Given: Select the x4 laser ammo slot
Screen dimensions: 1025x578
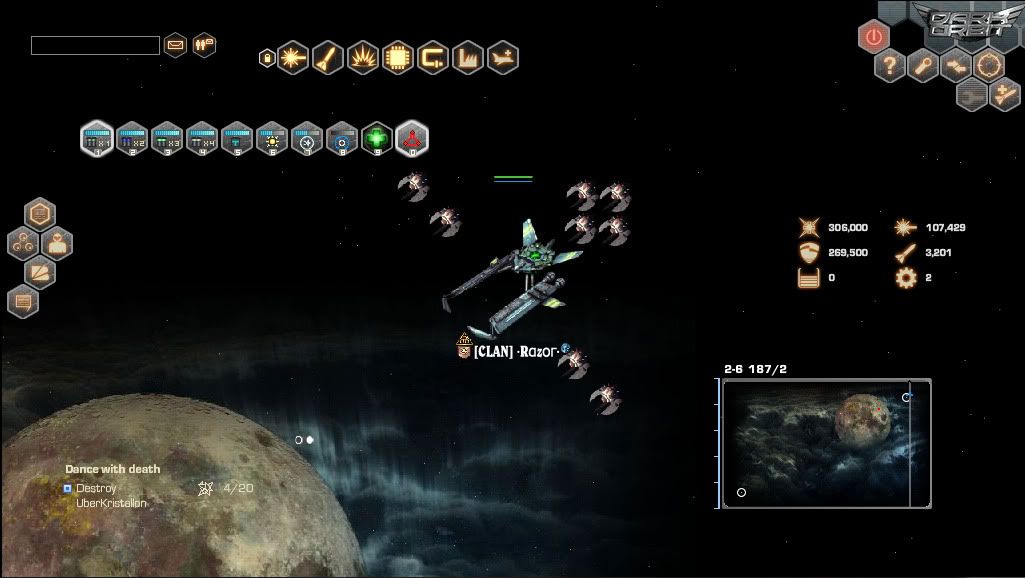Looking at the screenshot, I should coord(202,138).
